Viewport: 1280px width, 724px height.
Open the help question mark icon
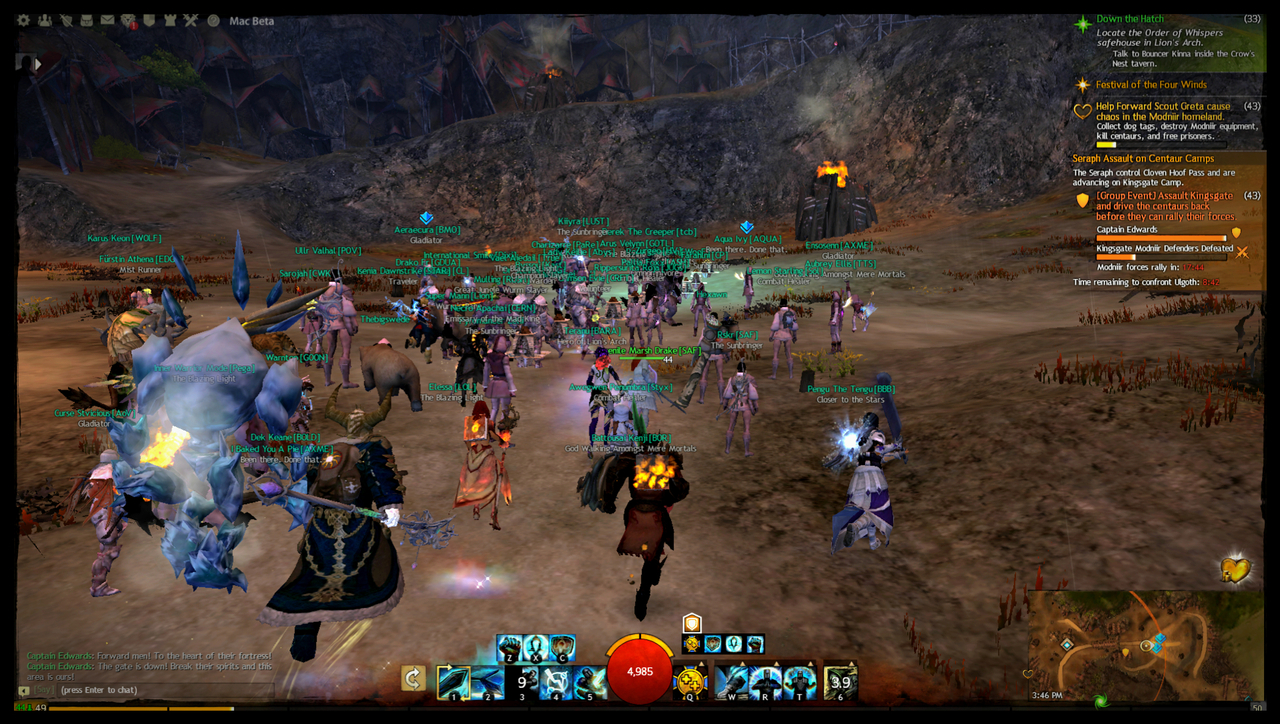213,20
